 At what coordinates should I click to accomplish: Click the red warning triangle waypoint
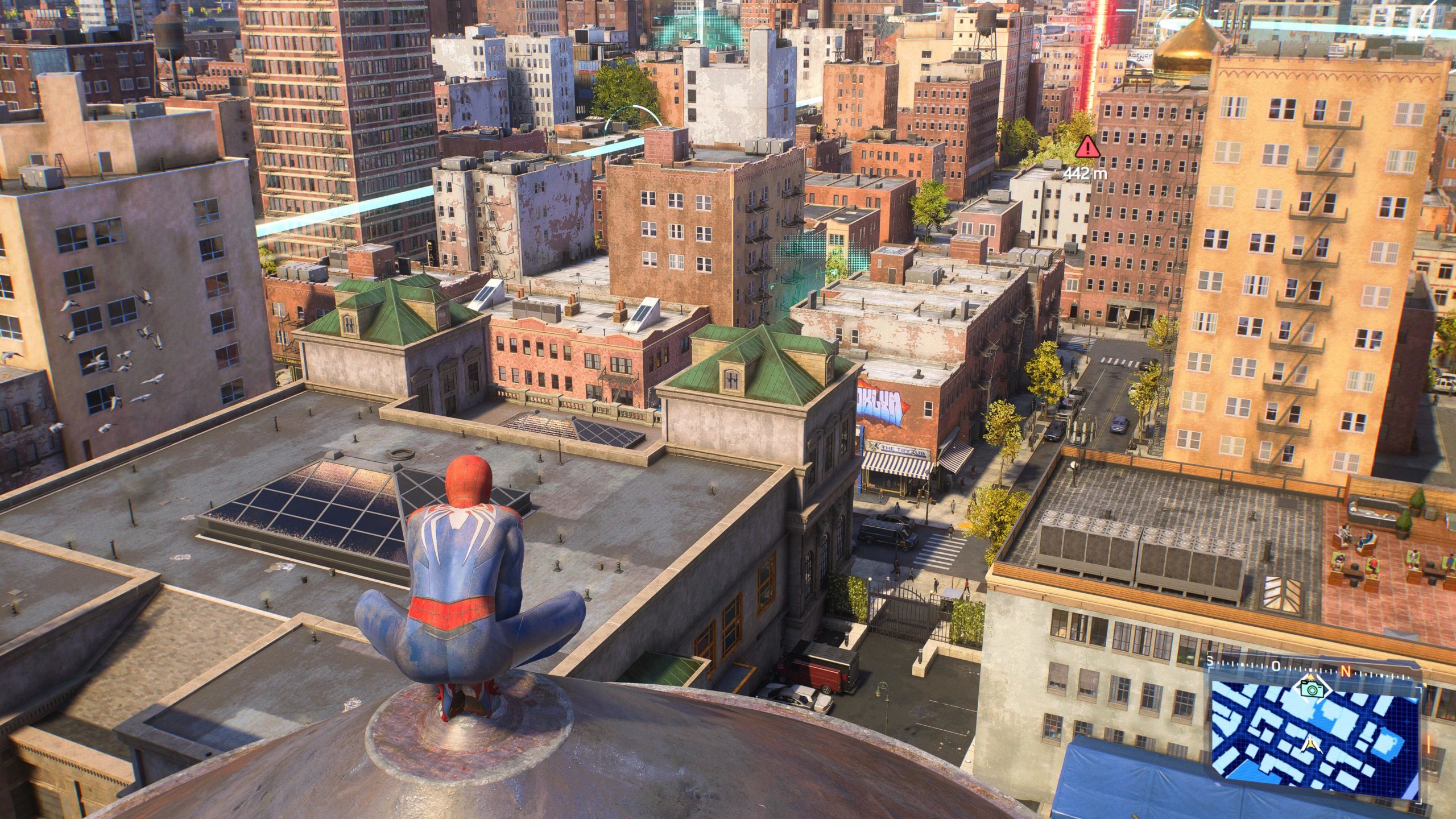click(x=1087, y=147)
